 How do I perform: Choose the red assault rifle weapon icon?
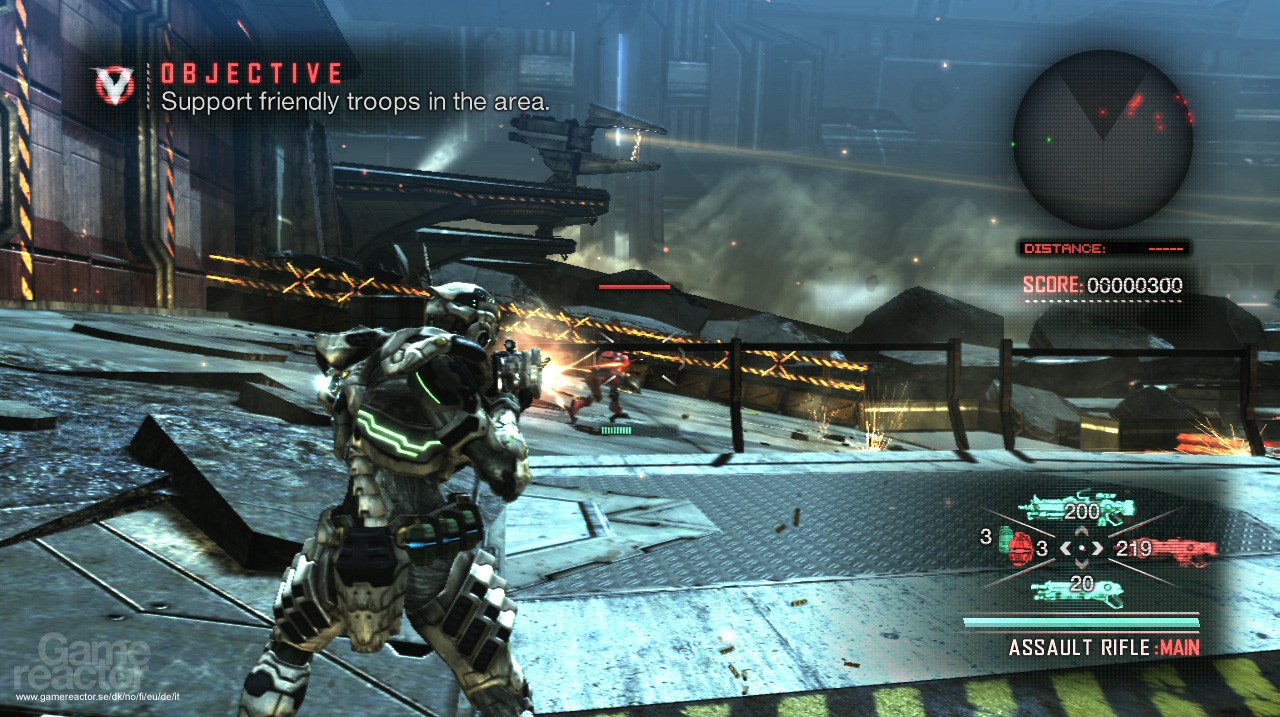[x=1183, y=549]
